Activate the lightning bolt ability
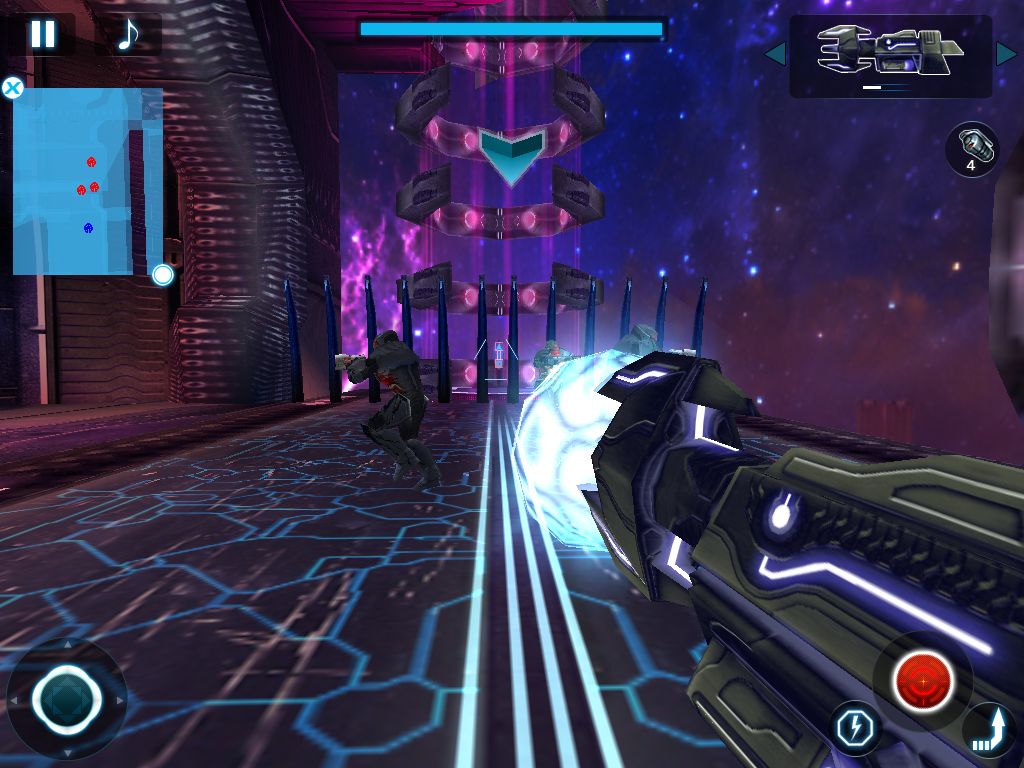 857,727
